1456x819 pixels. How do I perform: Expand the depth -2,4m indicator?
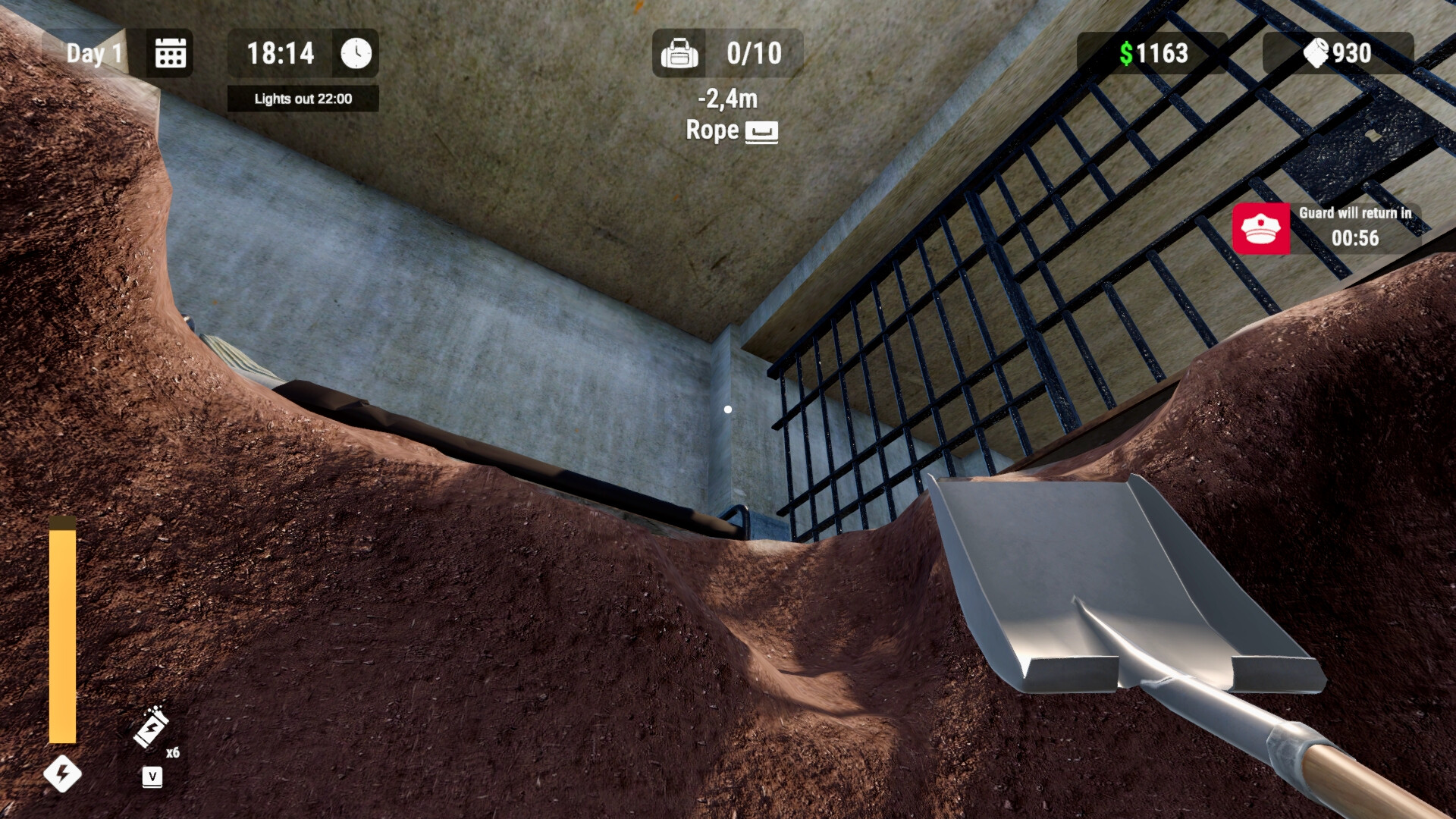pyautogui.click(x=726, y=99)
